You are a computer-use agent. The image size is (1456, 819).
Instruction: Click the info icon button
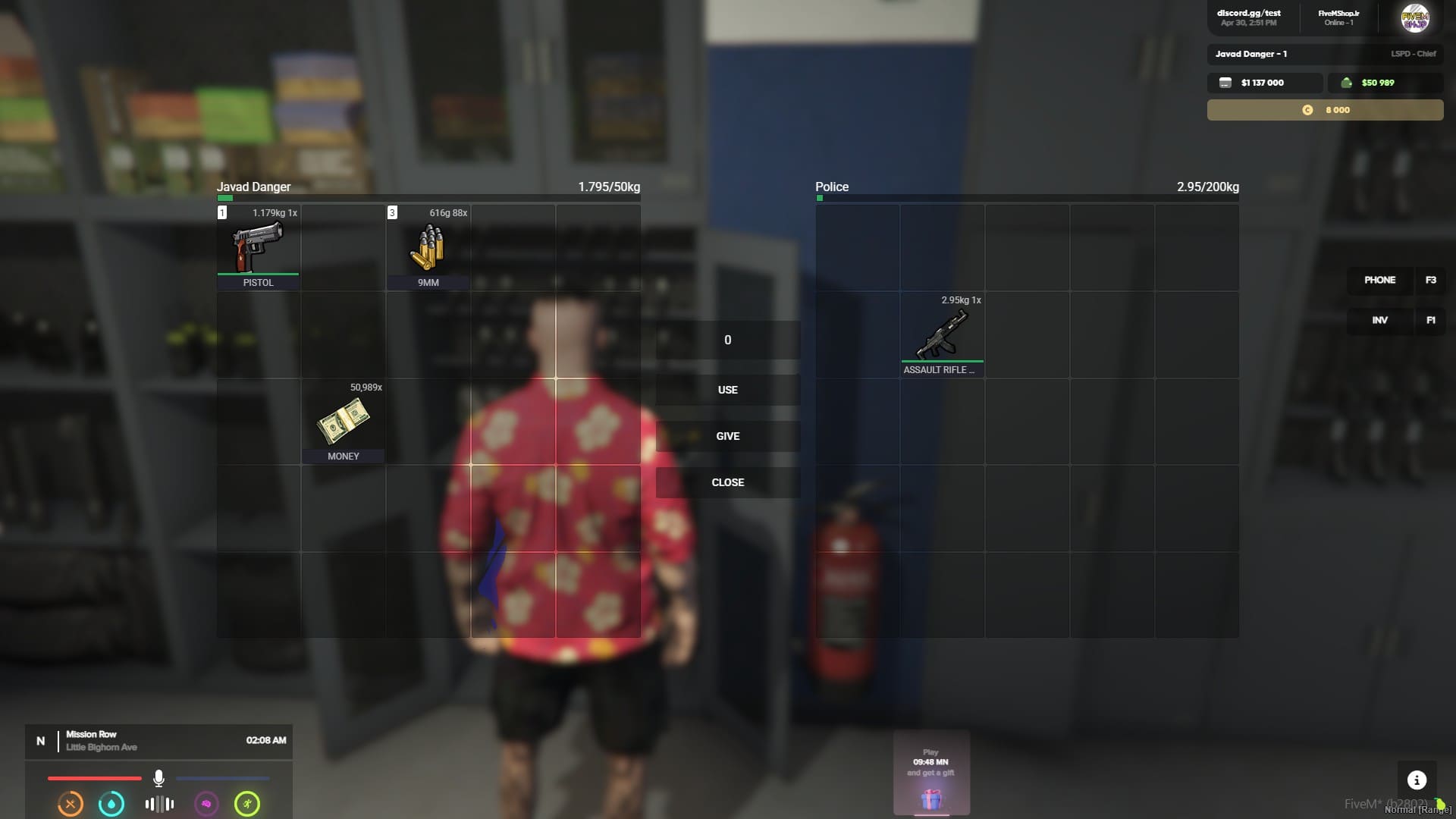[x=1417, y=780]
